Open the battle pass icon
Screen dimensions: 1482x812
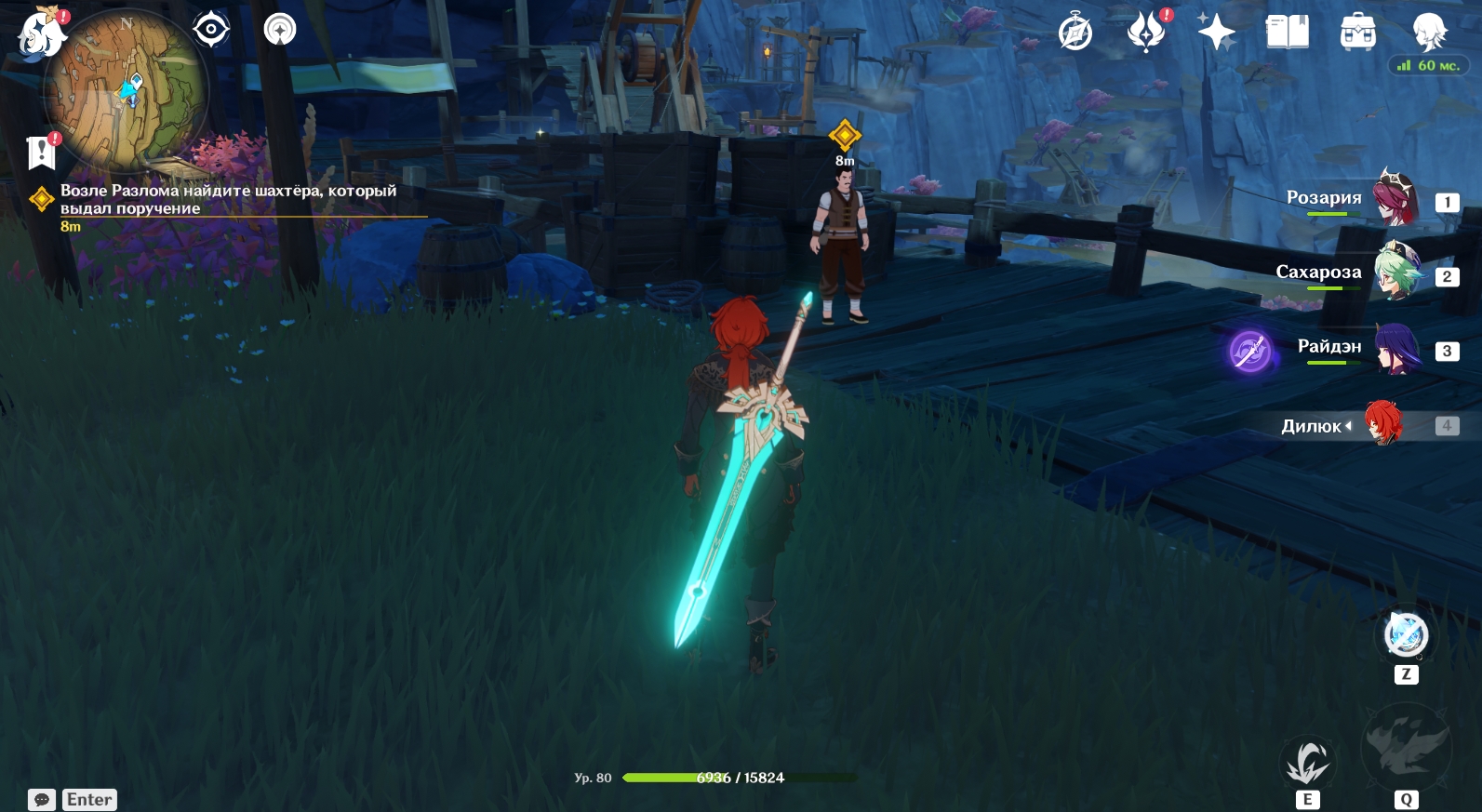pyautogui.click(x=1146, y=33)
